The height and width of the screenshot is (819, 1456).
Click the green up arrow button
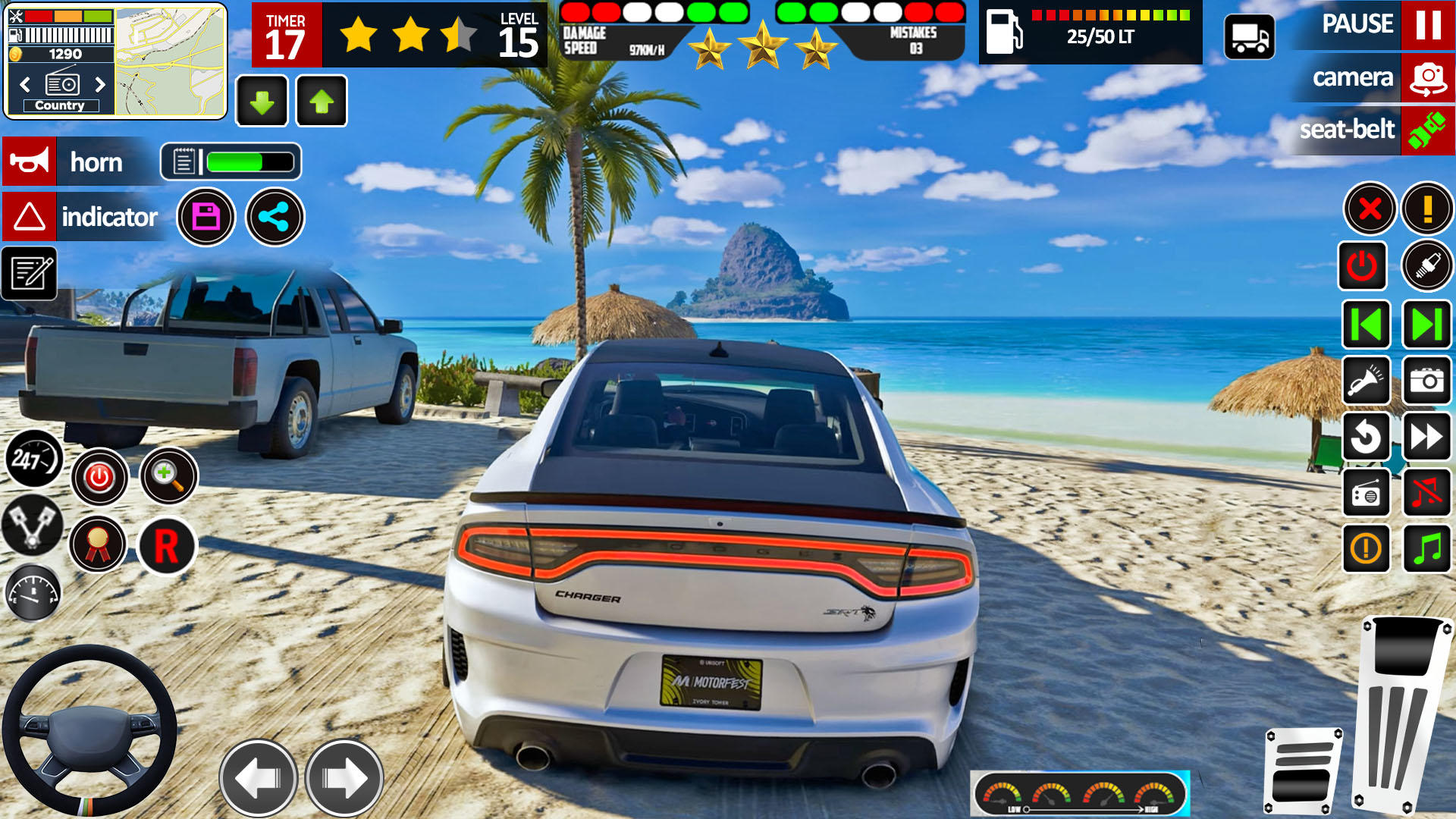tap(322, 101)
